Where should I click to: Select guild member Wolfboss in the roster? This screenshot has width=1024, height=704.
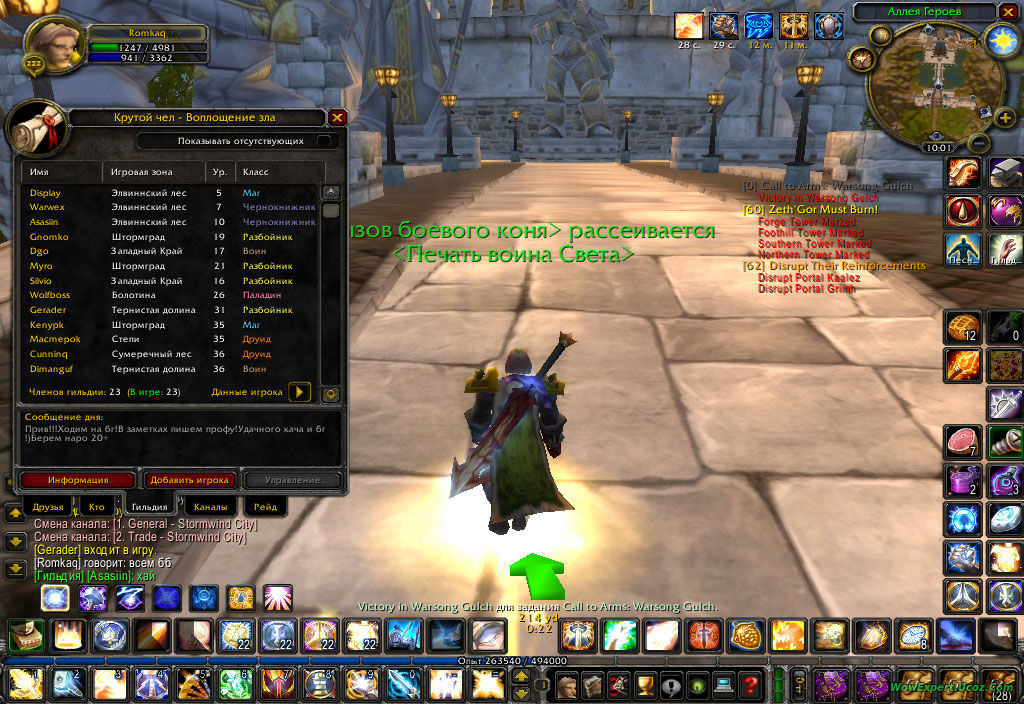pos(50,296)
